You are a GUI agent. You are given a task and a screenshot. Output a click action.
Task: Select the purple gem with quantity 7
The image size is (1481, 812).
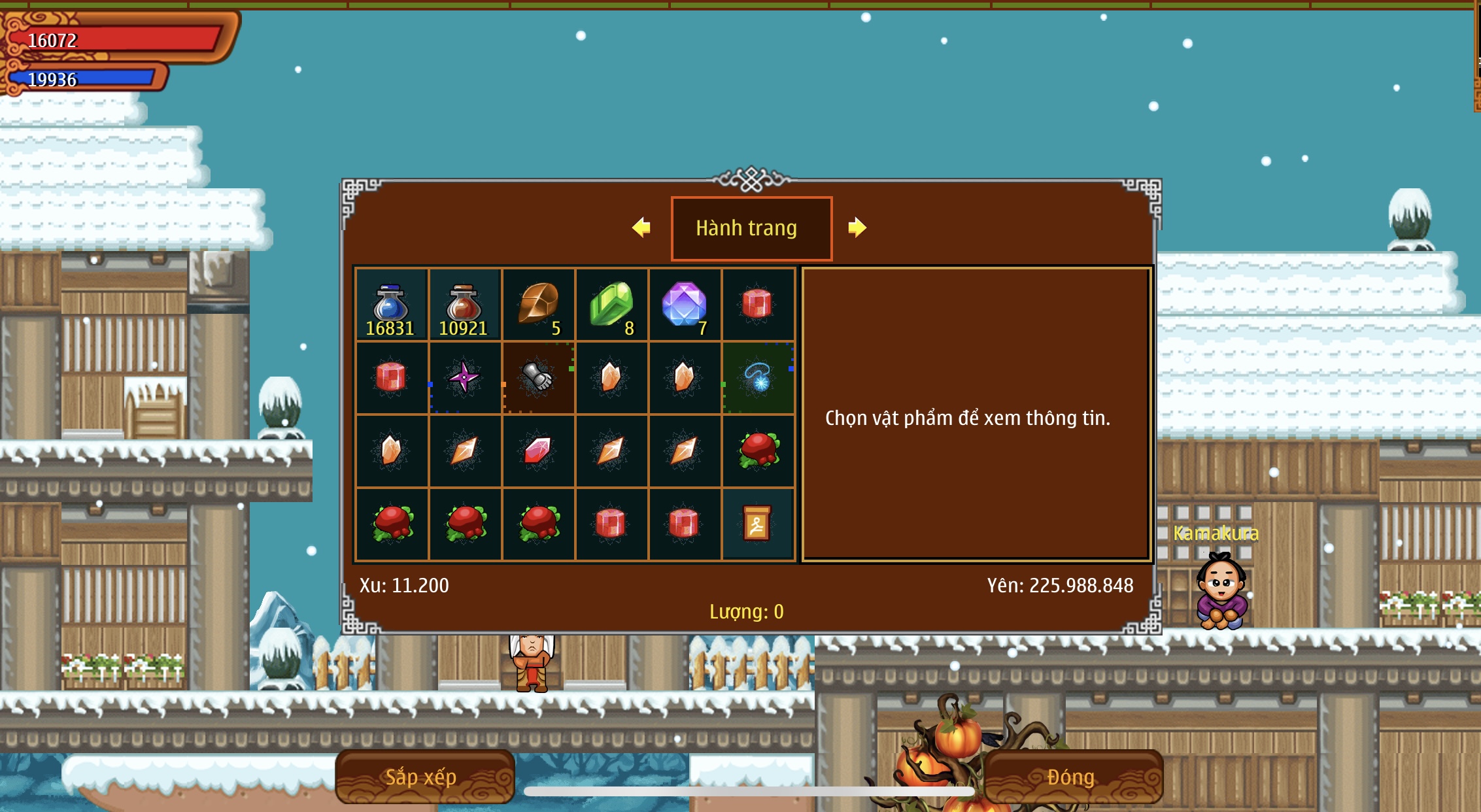pyautogui.click(x=685, y=305)
